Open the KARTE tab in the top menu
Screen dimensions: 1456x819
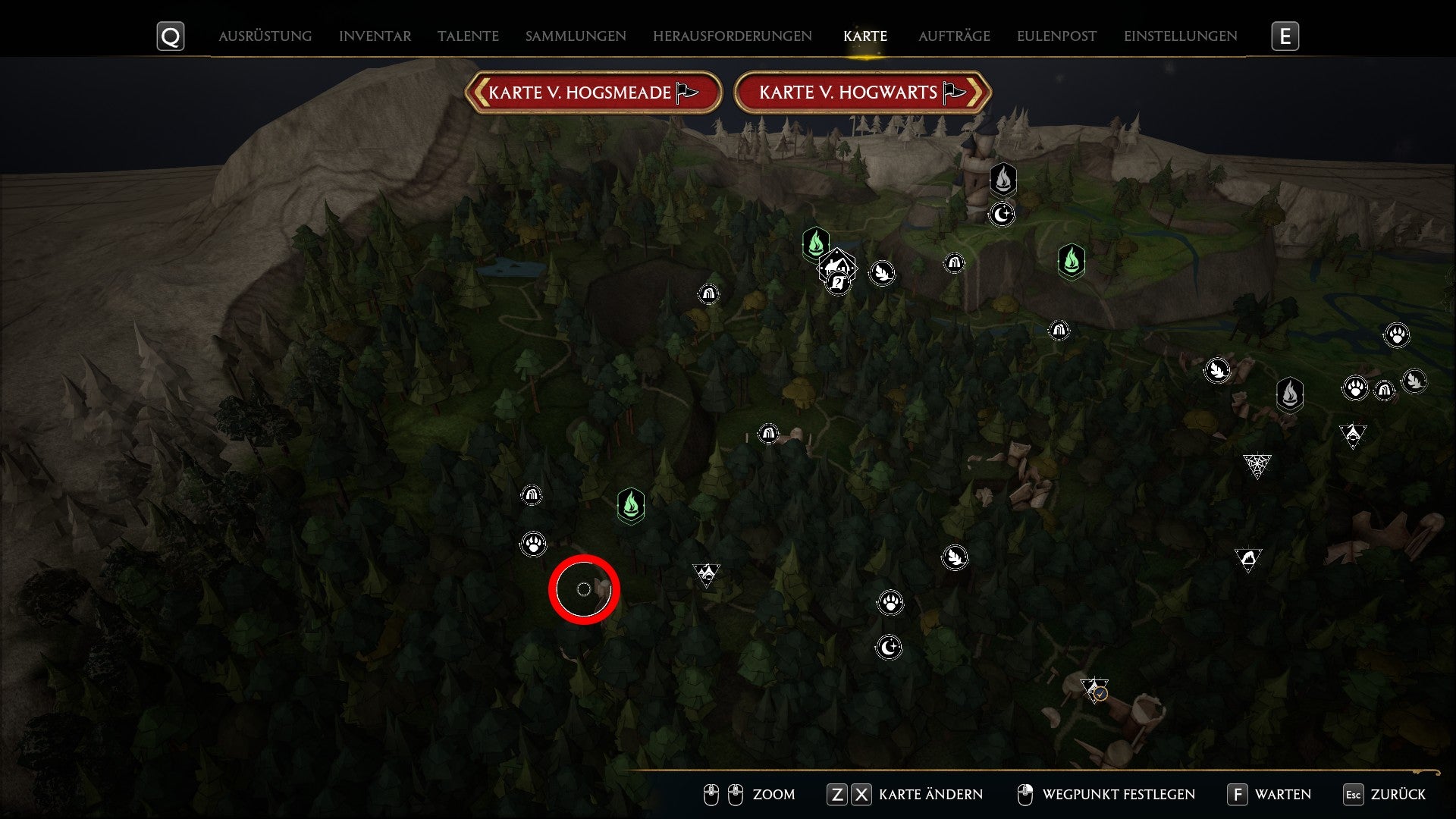click(864, 35)
